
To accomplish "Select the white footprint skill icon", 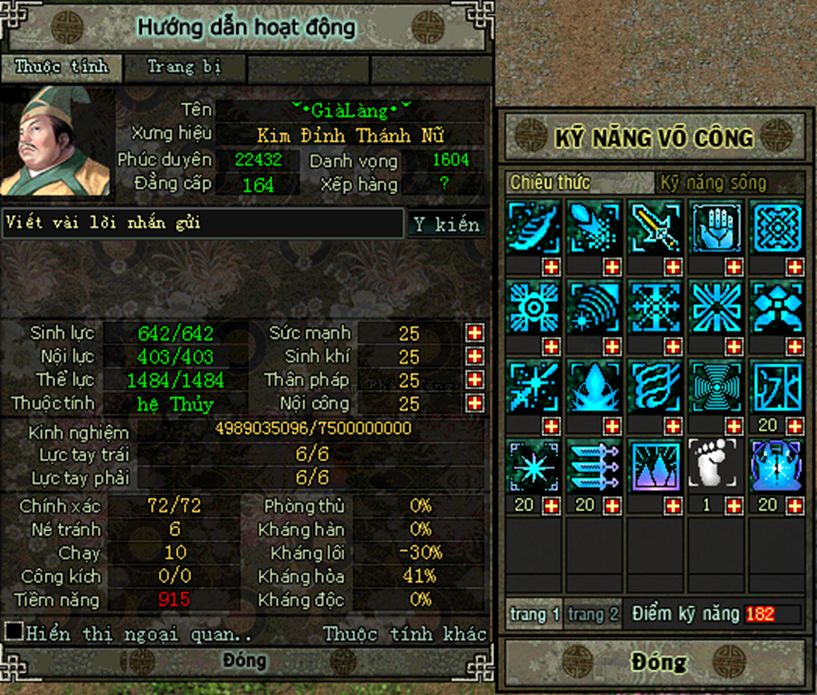I will point(714,464).
